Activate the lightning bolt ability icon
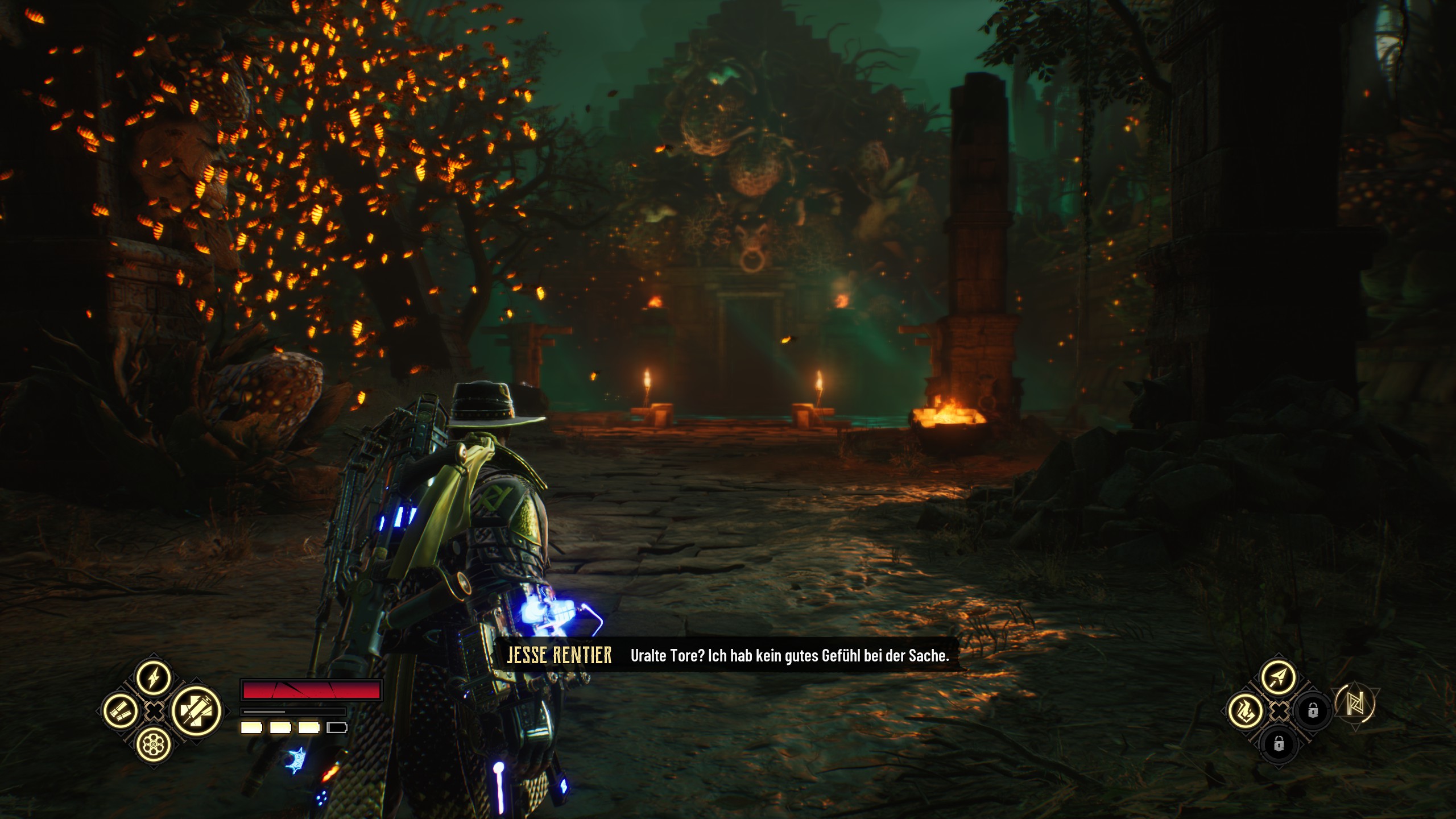The width and height of the screenshot is (1456, 819). [x=154, y=677]
